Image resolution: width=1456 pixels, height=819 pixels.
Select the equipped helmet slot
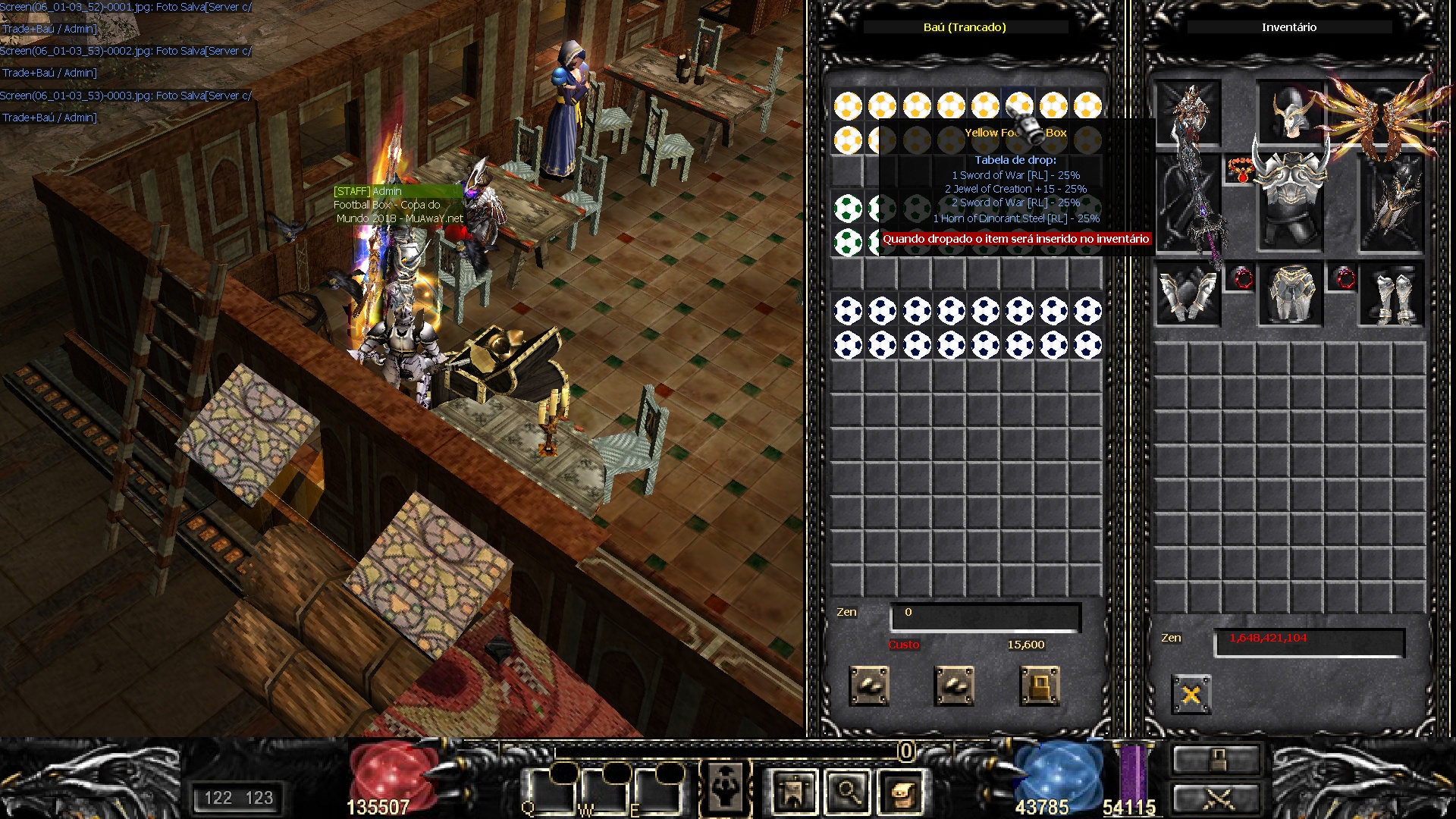[x=1289, y=114]
